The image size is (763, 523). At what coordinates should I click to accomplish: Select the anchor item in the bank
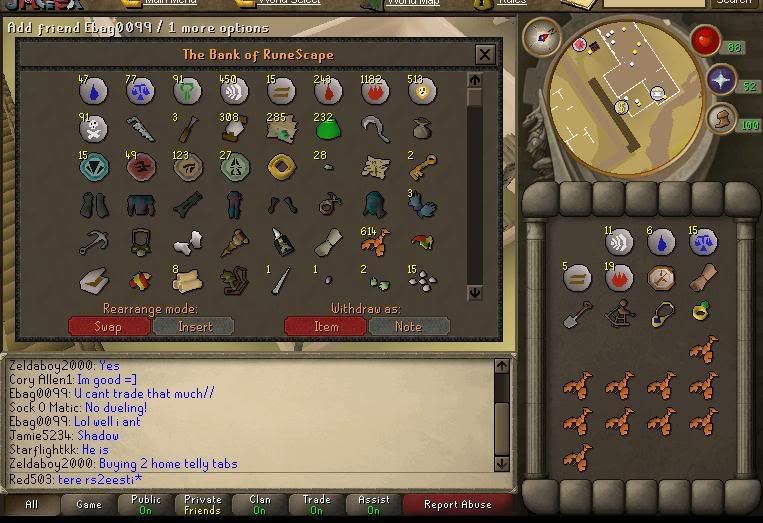tap(93, 241)
